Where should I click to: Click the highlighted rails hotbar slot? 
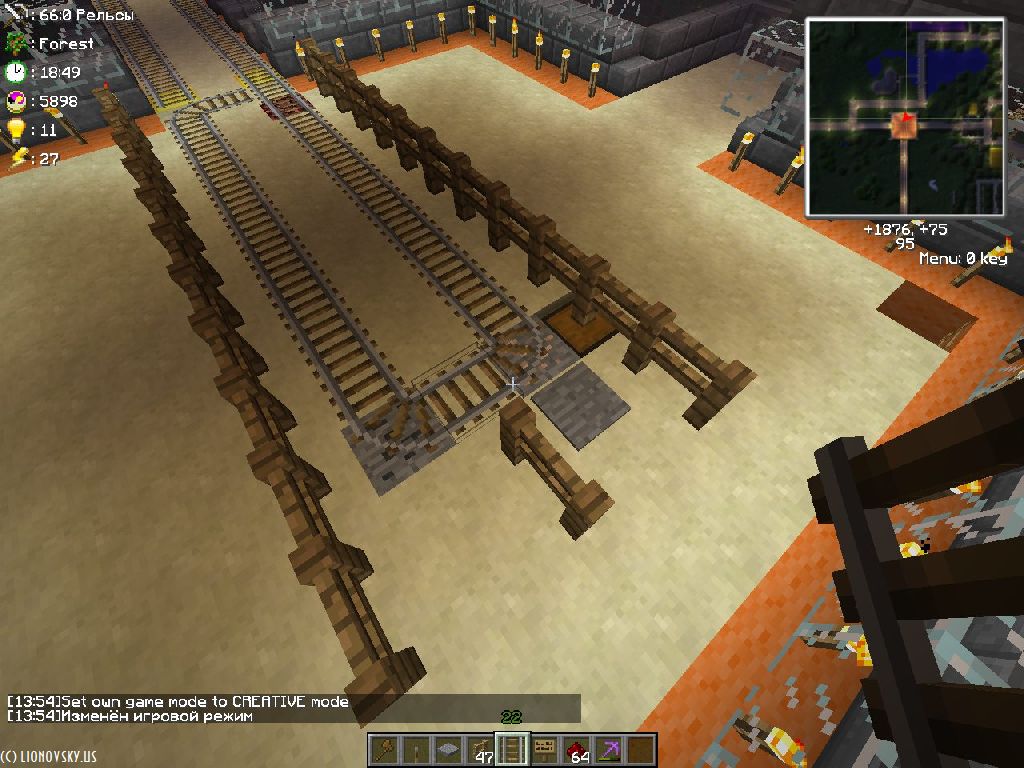(x=512, y=749)
